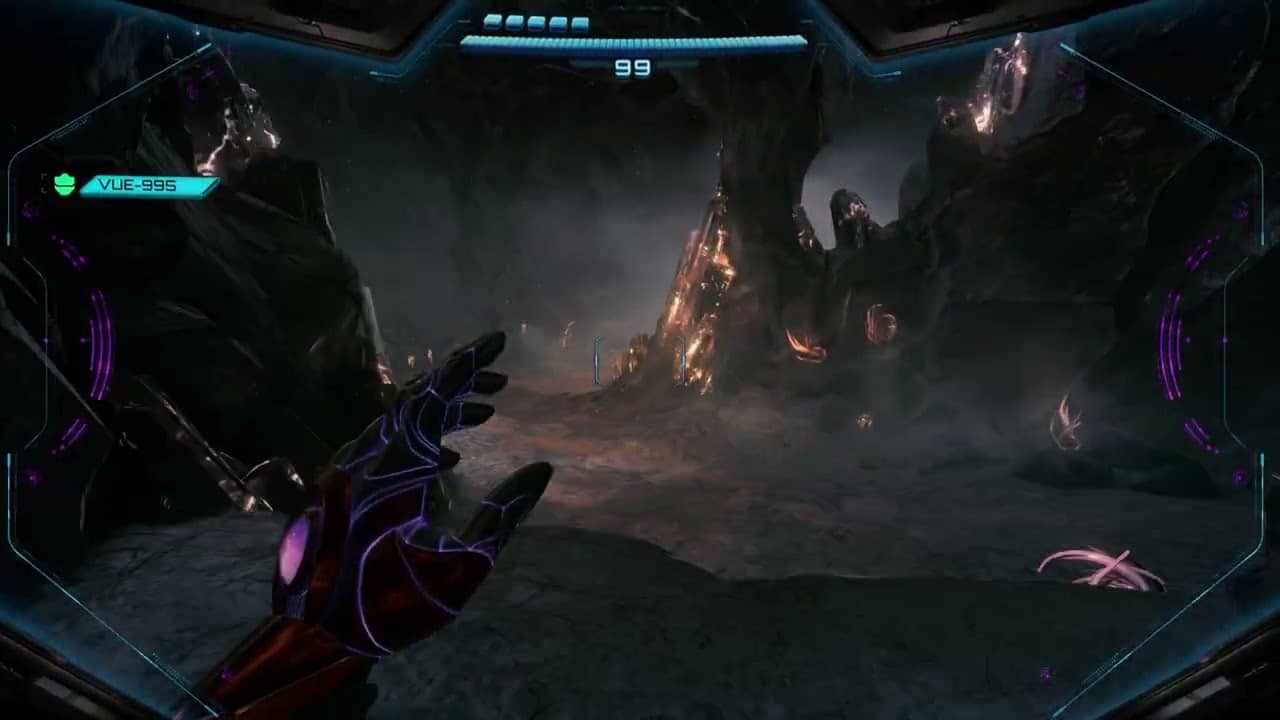1280x720 pixels.
Task: Click the 99 energy counter readout
Action: [x=631, y=67]
